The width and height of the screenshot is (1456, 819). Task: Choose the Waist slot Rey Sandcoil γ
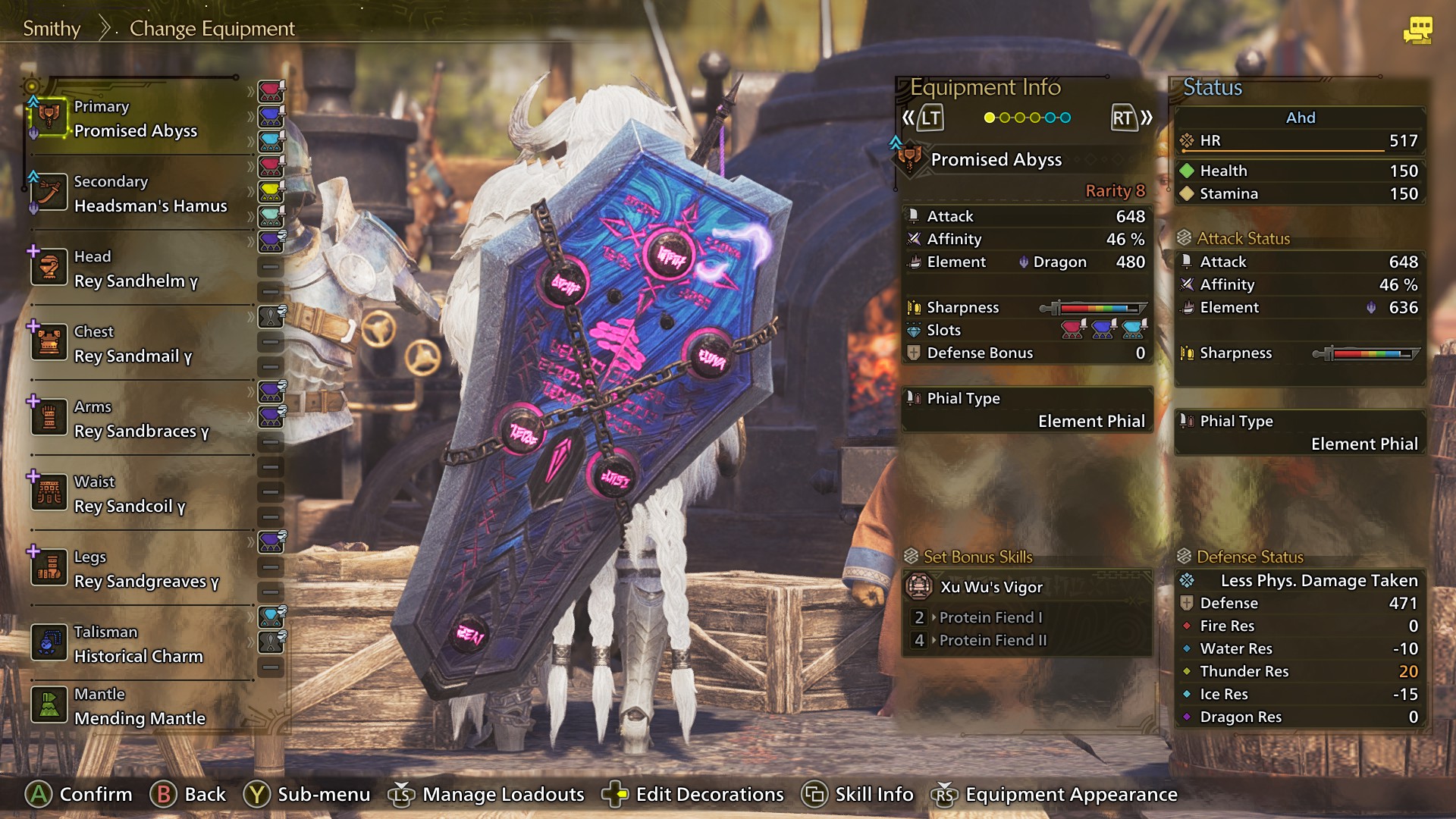[x=130, y=495]
